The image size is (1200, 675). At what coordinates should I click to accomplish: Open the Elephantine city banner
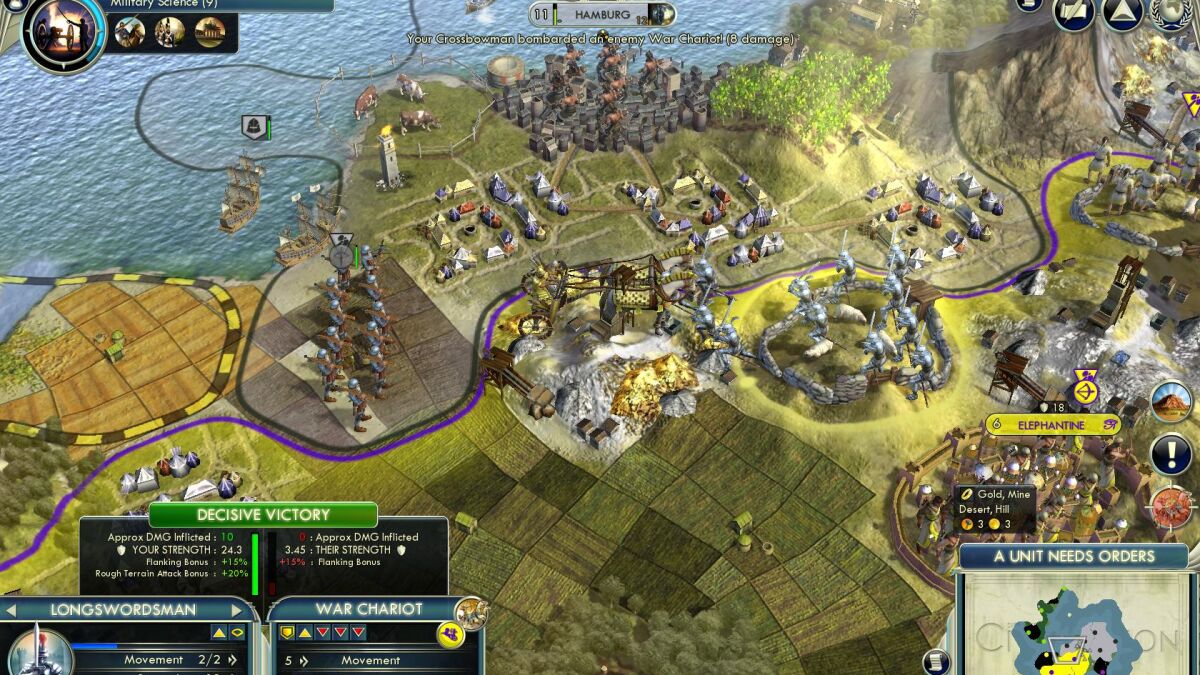tap(1051, 425)
